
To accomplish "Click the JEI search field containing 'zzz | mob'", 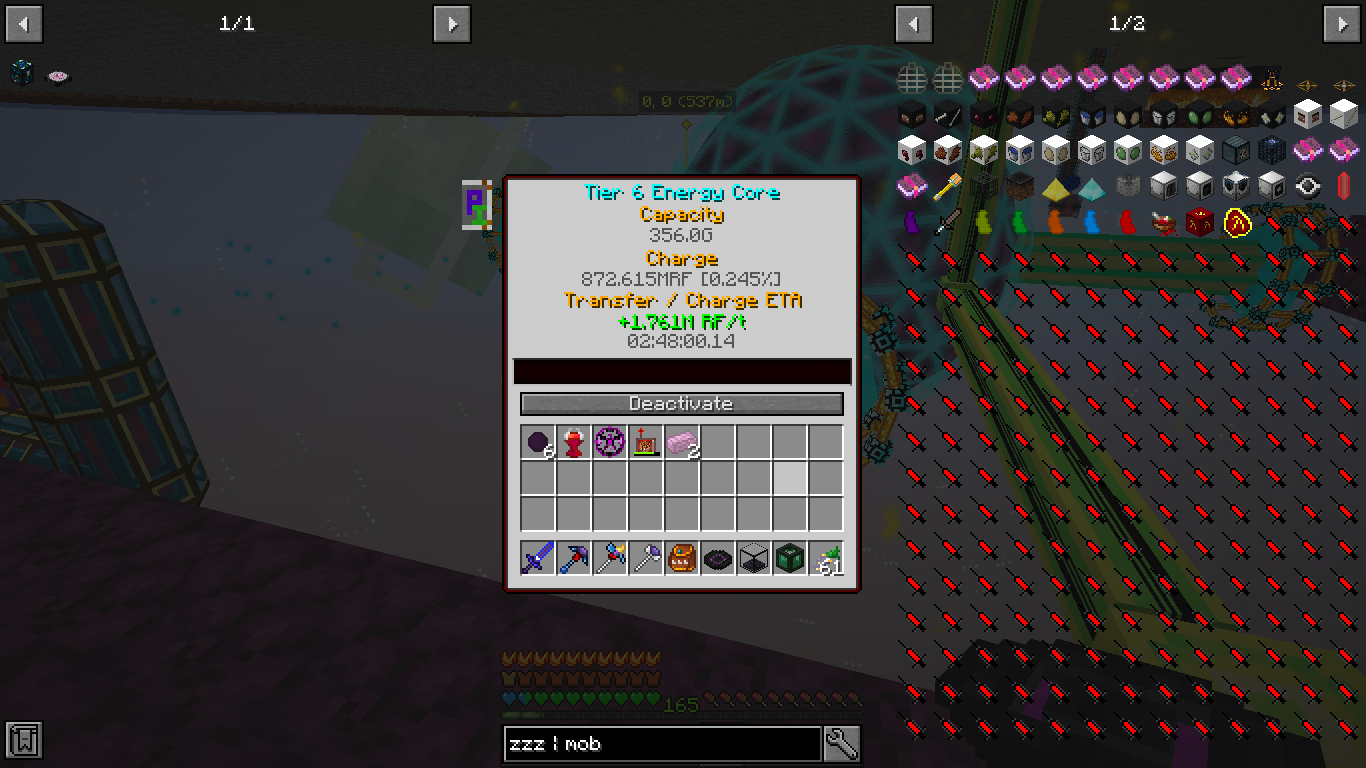I will tap(660, 744).
